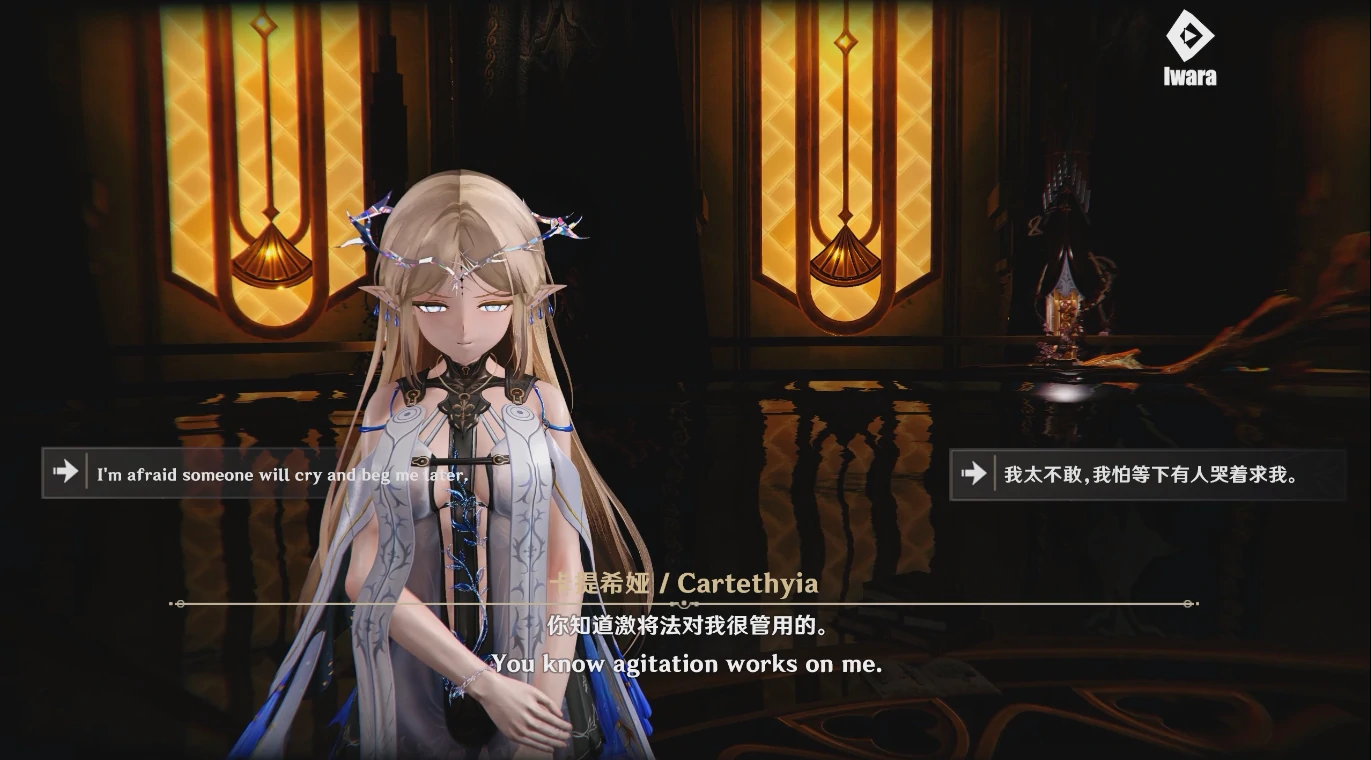
Task: Select the Chinese dialogue option 我太不敢
Action: pos(1146,474)
